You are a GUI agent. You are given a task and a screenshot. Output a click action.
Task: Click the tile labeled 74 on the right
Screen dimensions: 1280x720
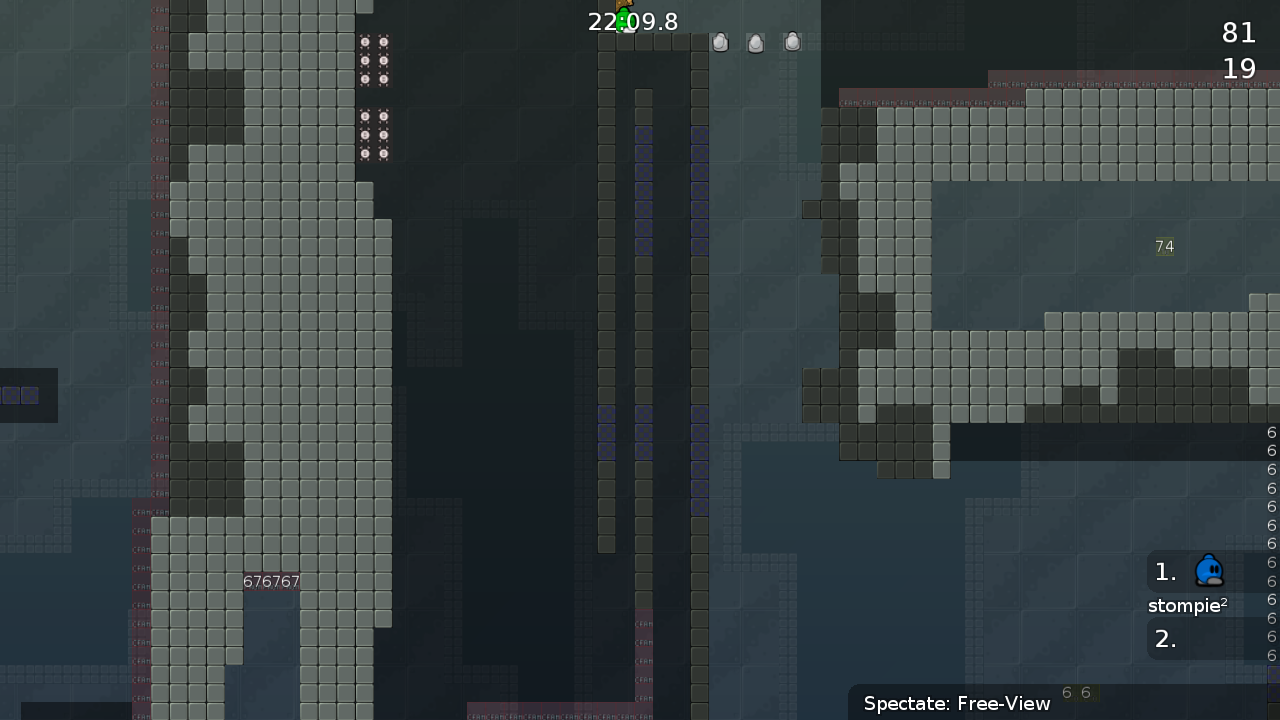pos(1164,246)
